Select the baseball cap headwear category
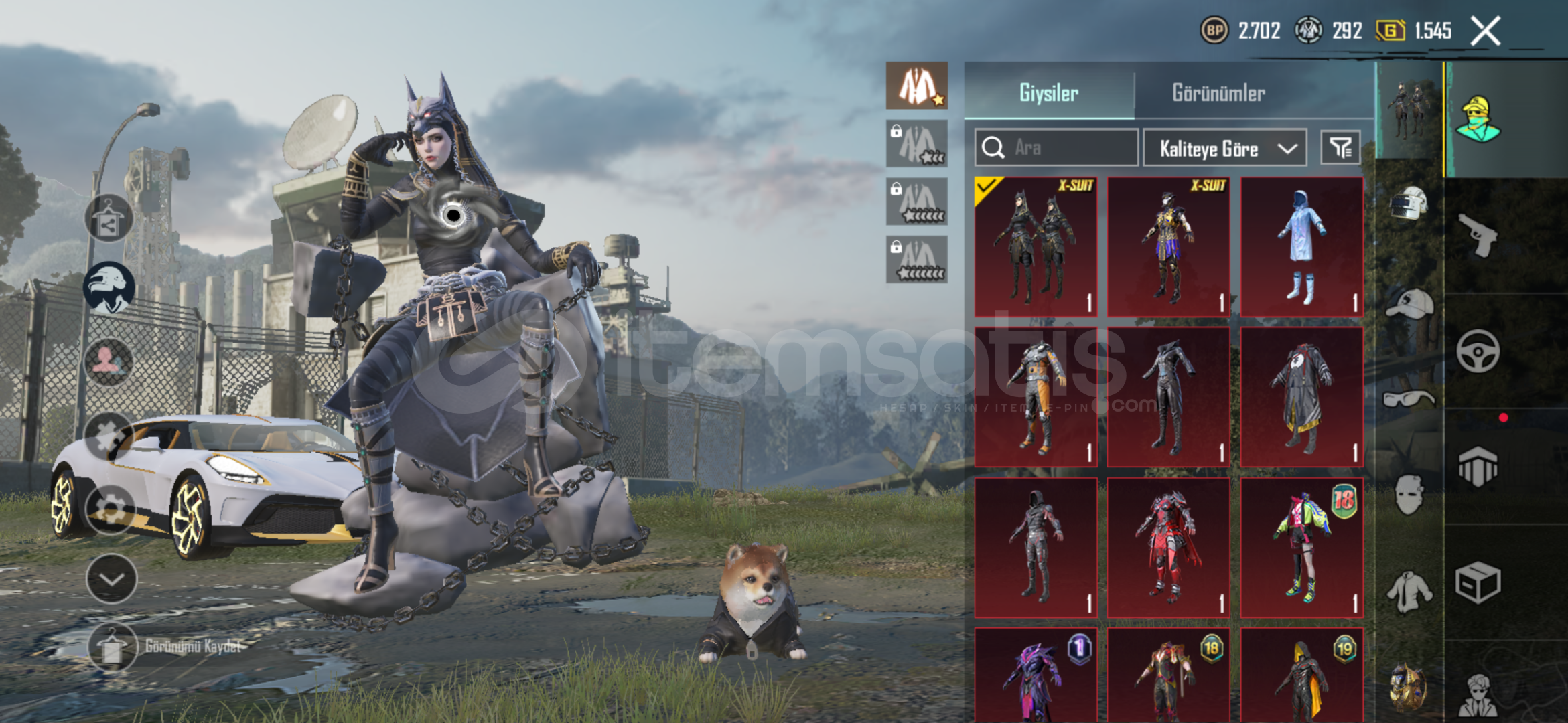This screenshot has width=1568, height=723. [x=1409, y=304]
